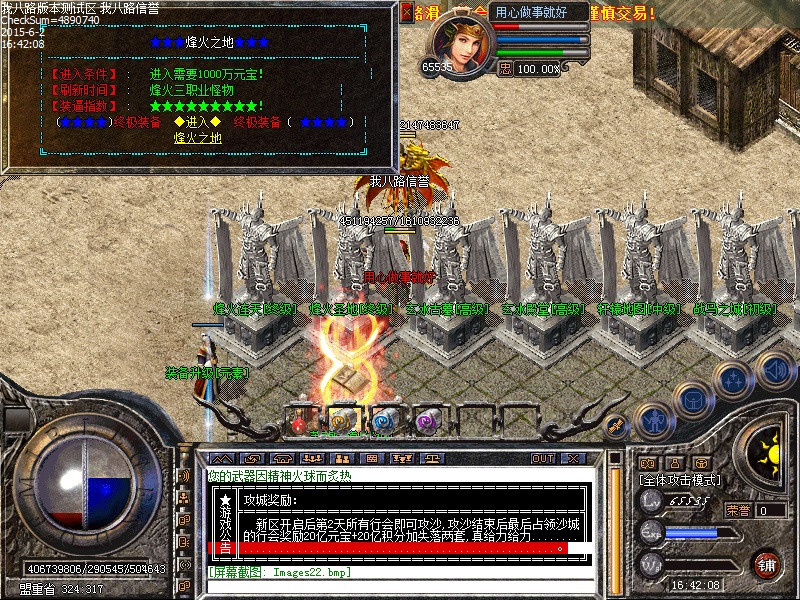Click the red 忠 loyalty badge
The height and width of the screenshot is (600, 800).
coord(505,68)
